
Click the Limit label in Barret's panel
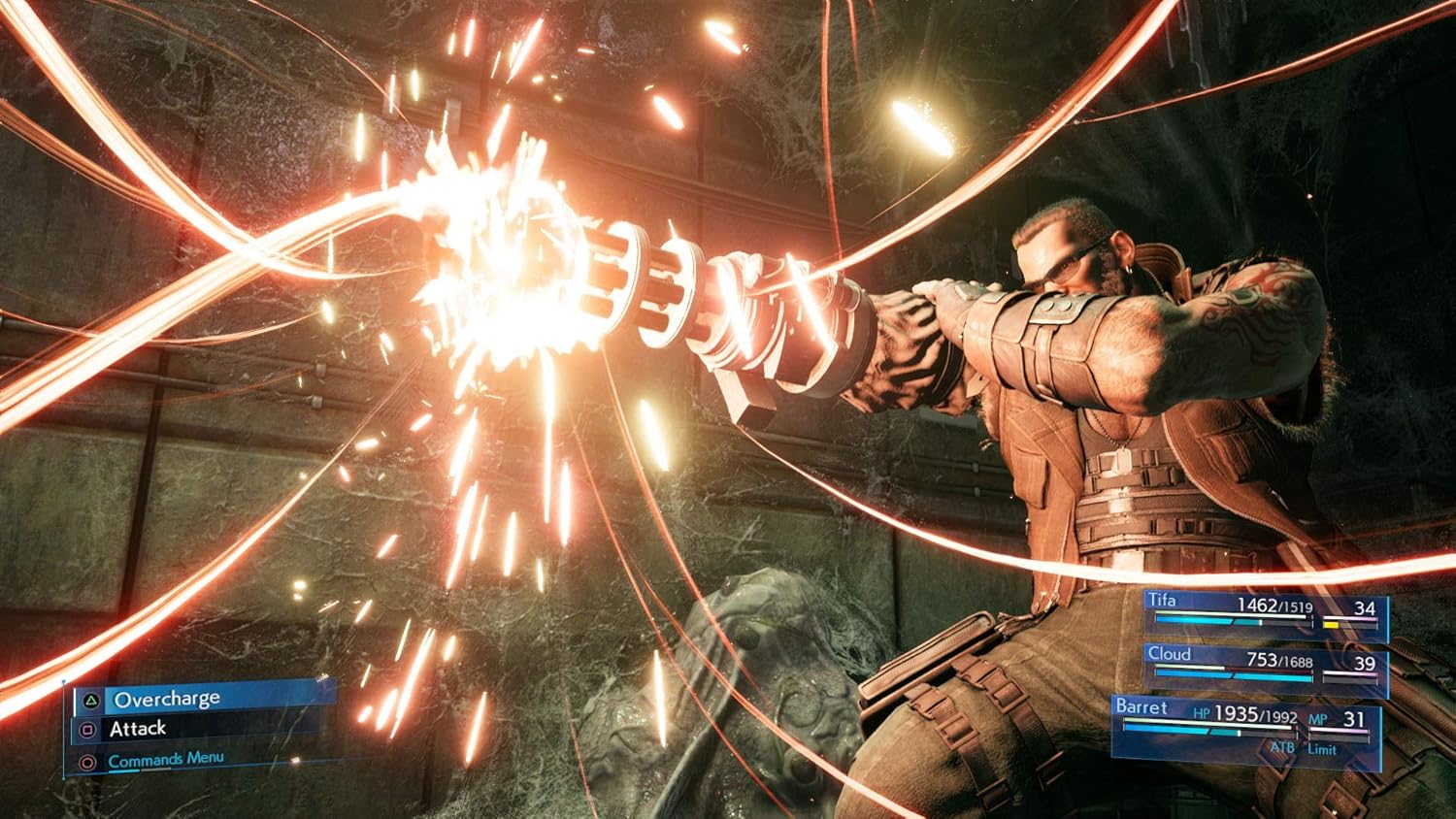(x=1323, y=749)
